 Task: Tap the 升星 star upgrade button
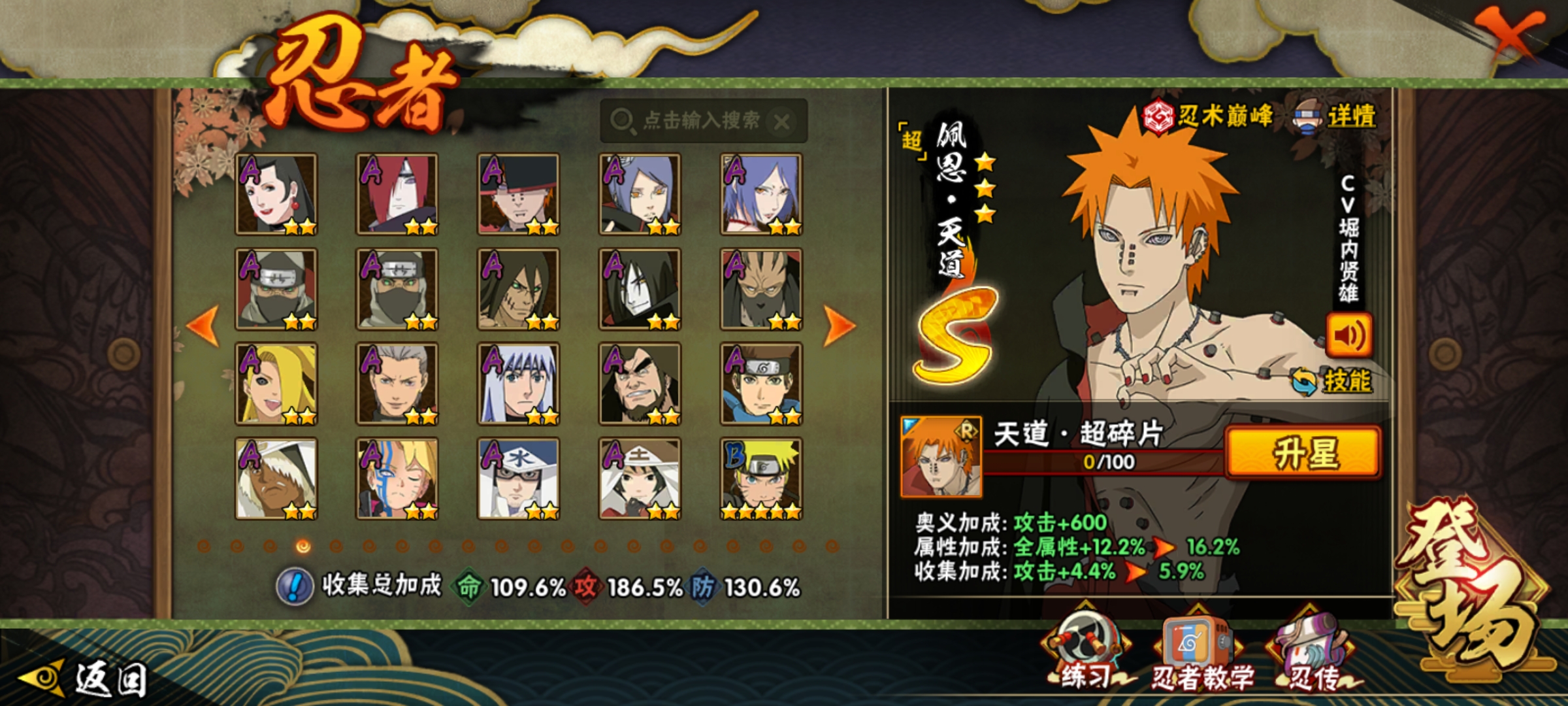[x=1304, y=452]
